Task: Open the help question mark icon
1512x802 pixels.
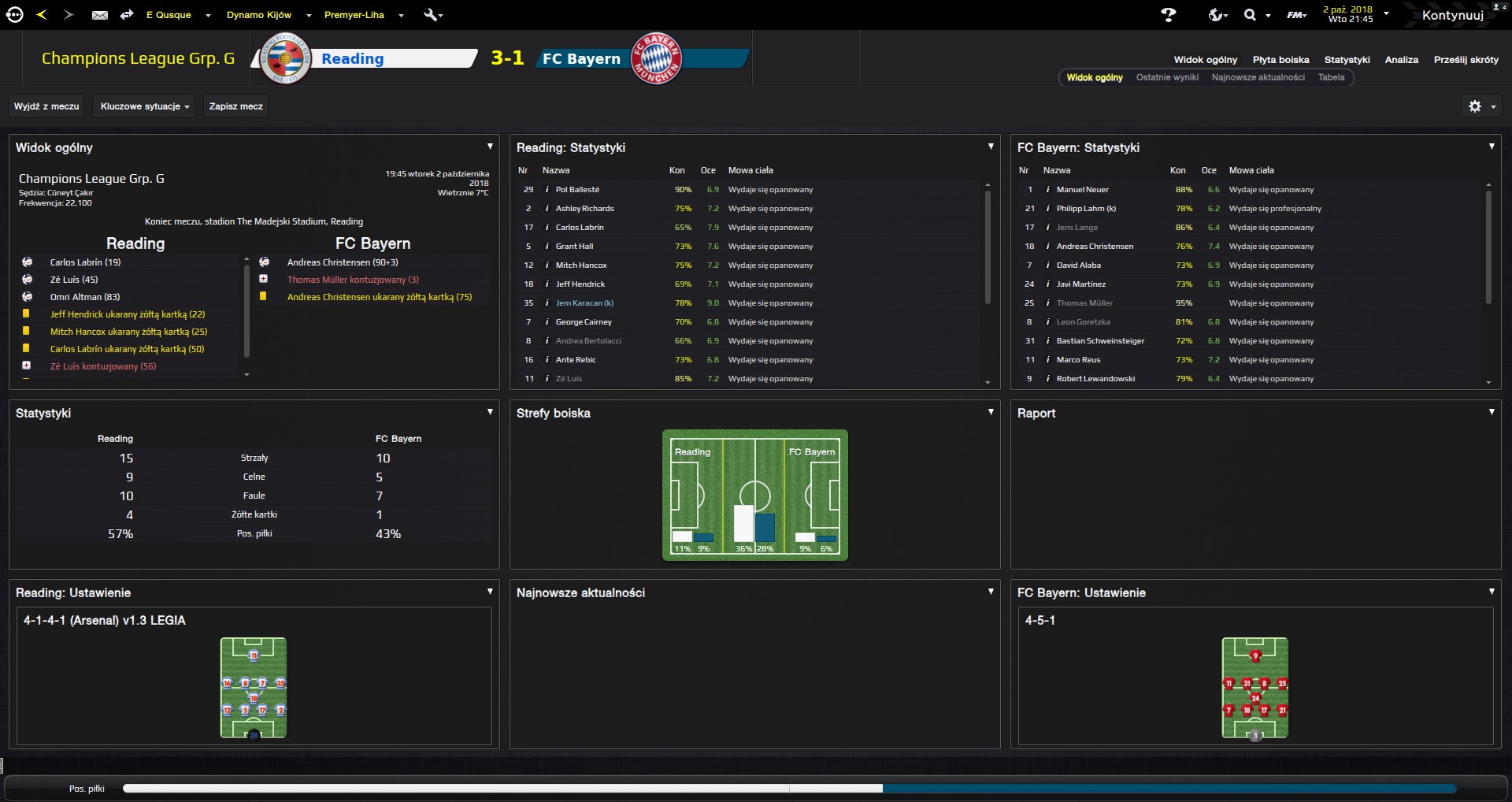Action: click(1169, 15)
